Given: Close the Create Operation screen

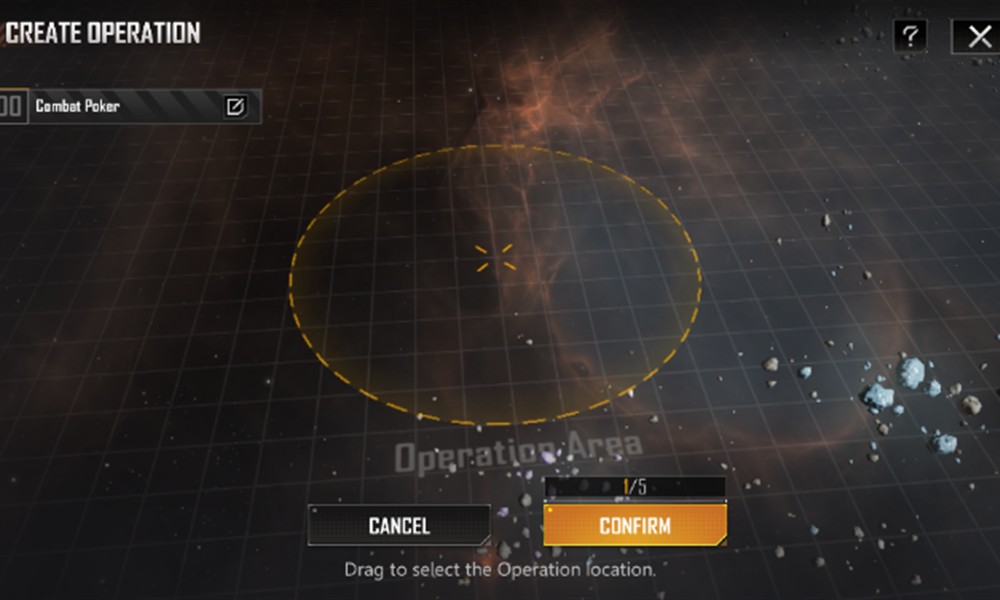Looking at the screenshot, I should [x=977, y=37].
